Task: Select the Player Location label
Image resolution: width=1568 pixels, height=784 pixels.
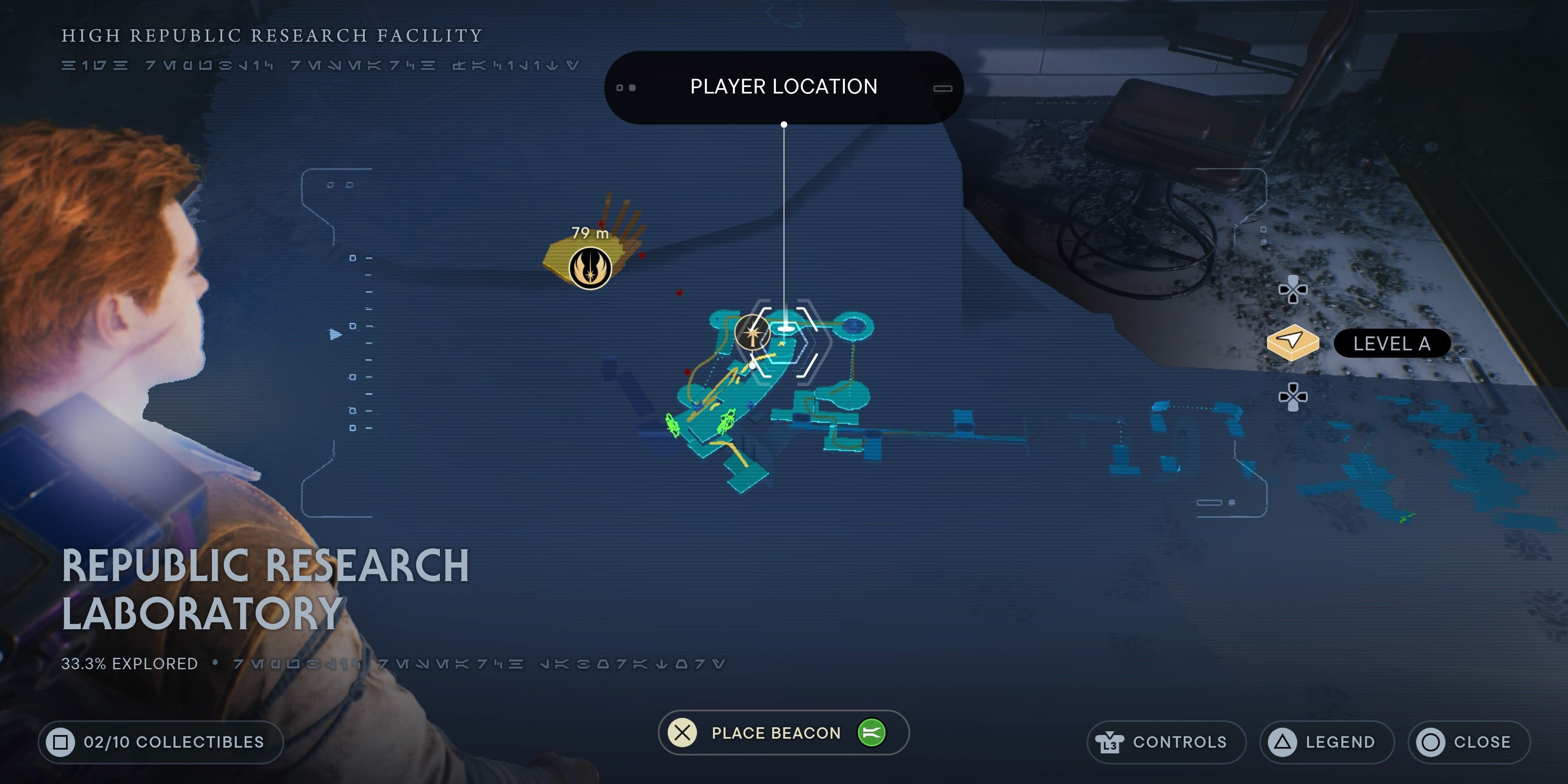Action: click(784, 87)
